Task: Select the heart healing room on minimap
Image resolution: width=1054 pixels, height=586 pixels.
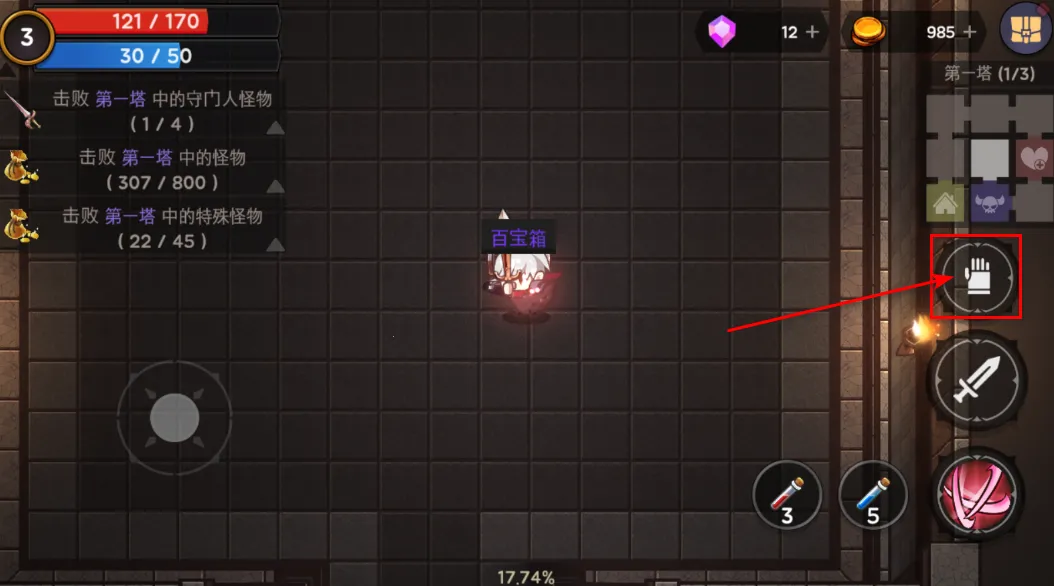Action: coord(1033,158)
